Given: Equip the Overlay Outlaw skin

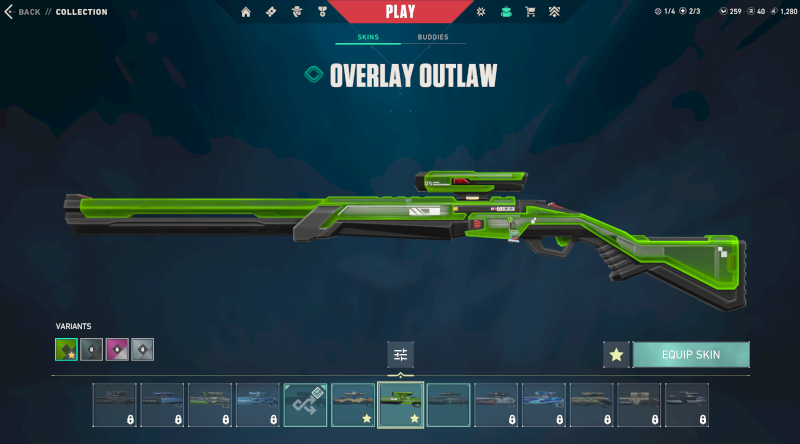Looking at the screenshot, I should coord(691,354).
